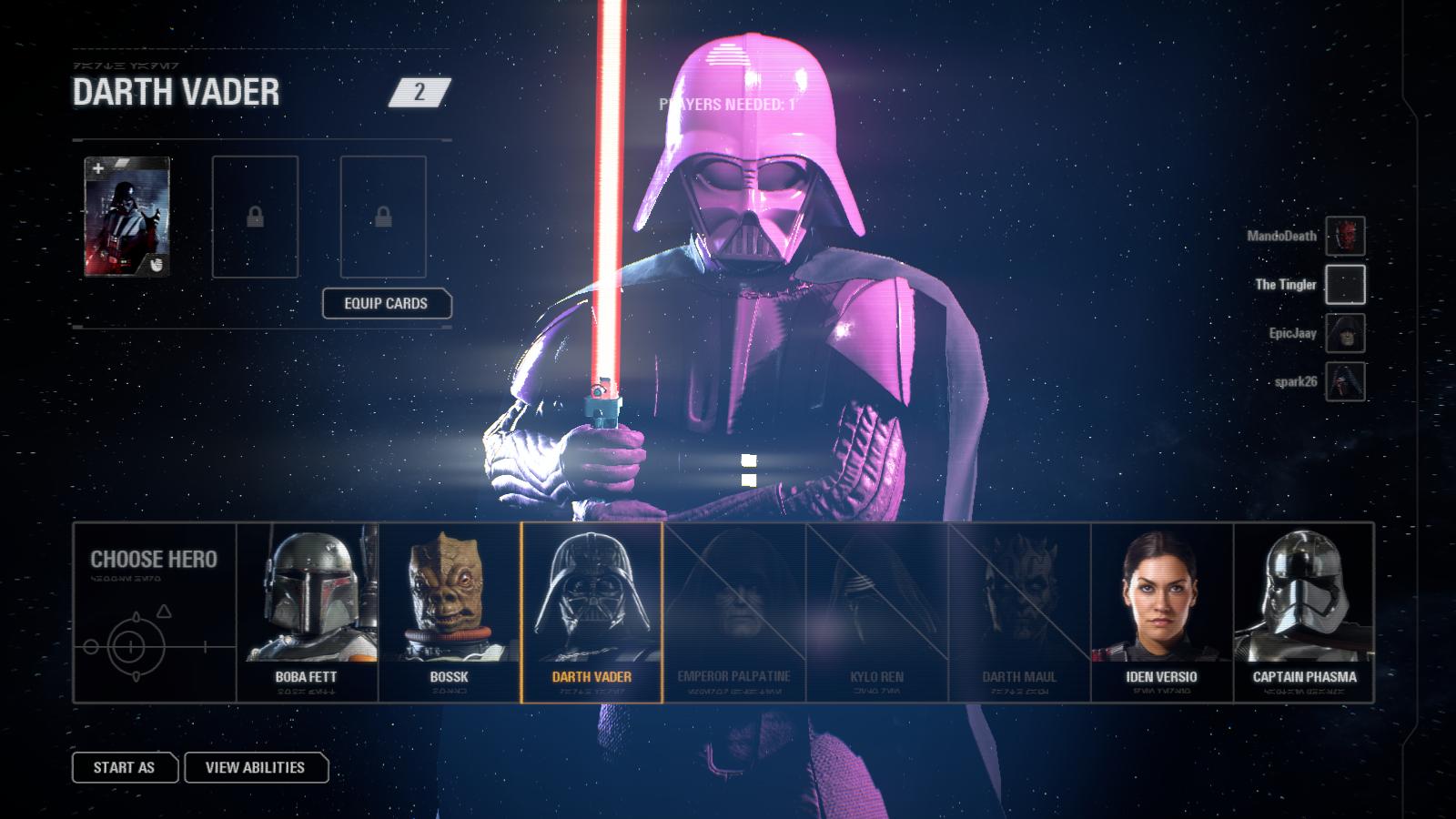Choose the Kylo Ren hero tile
The width and height of the screenshot is (1456, 819).
[x=876, y=612]
